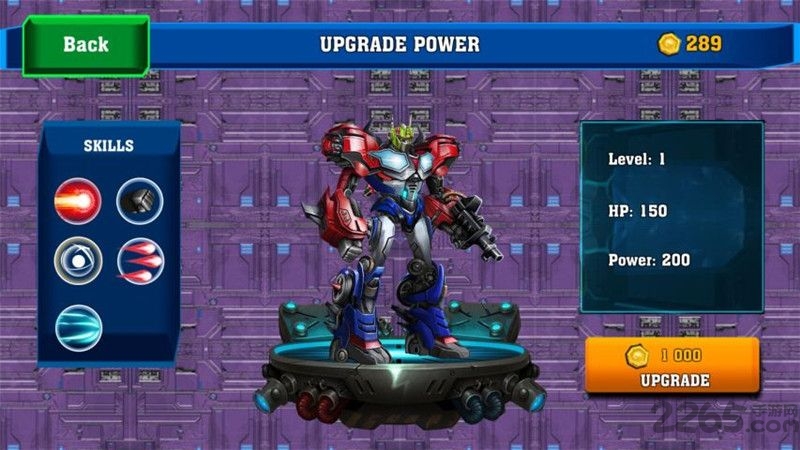Screen dimensions: 800x450
Task: Go back using the green Back button
Action: click(x=85, y=44)
